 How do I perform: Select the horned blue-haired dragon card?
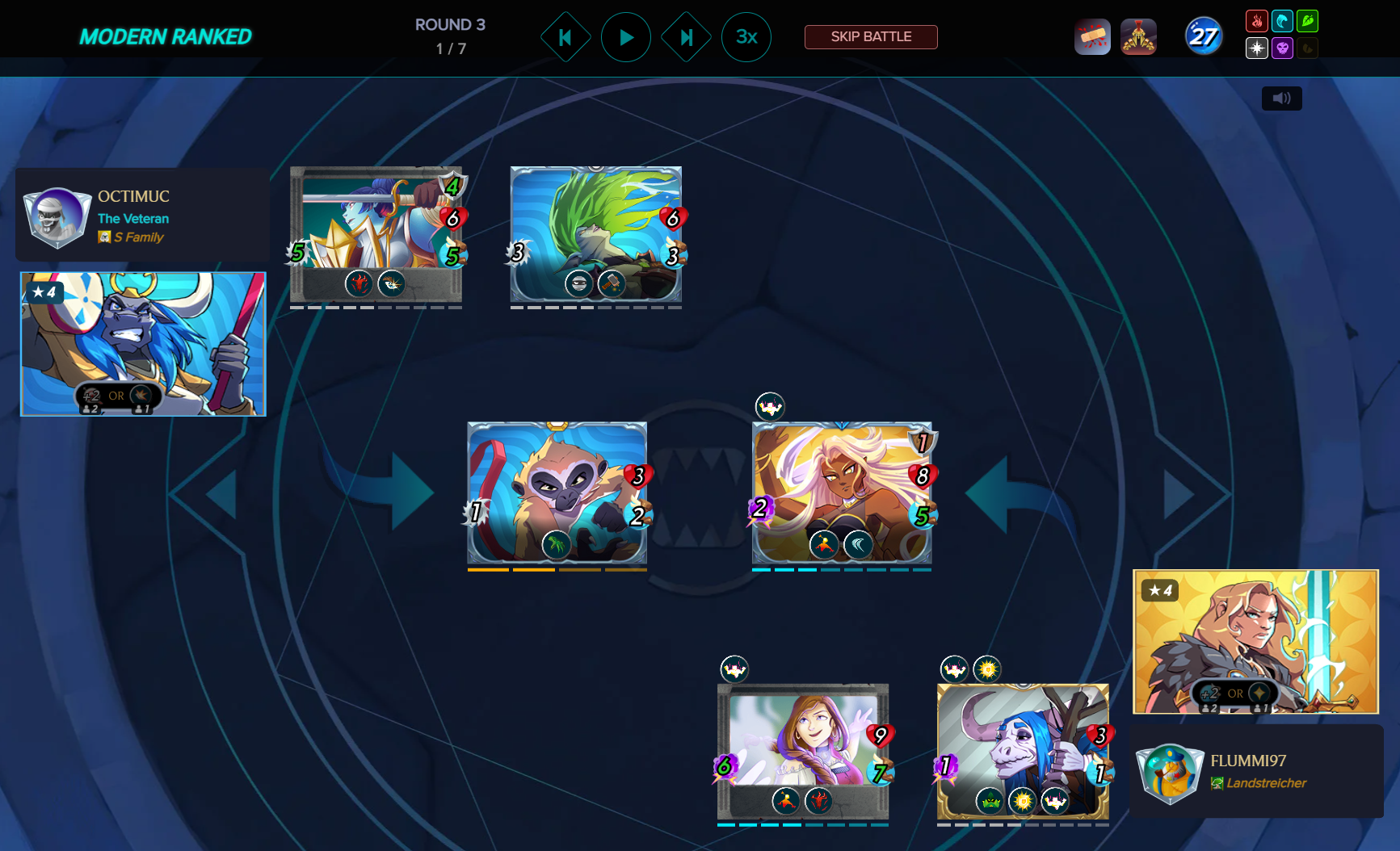[x=1023, y=751]
